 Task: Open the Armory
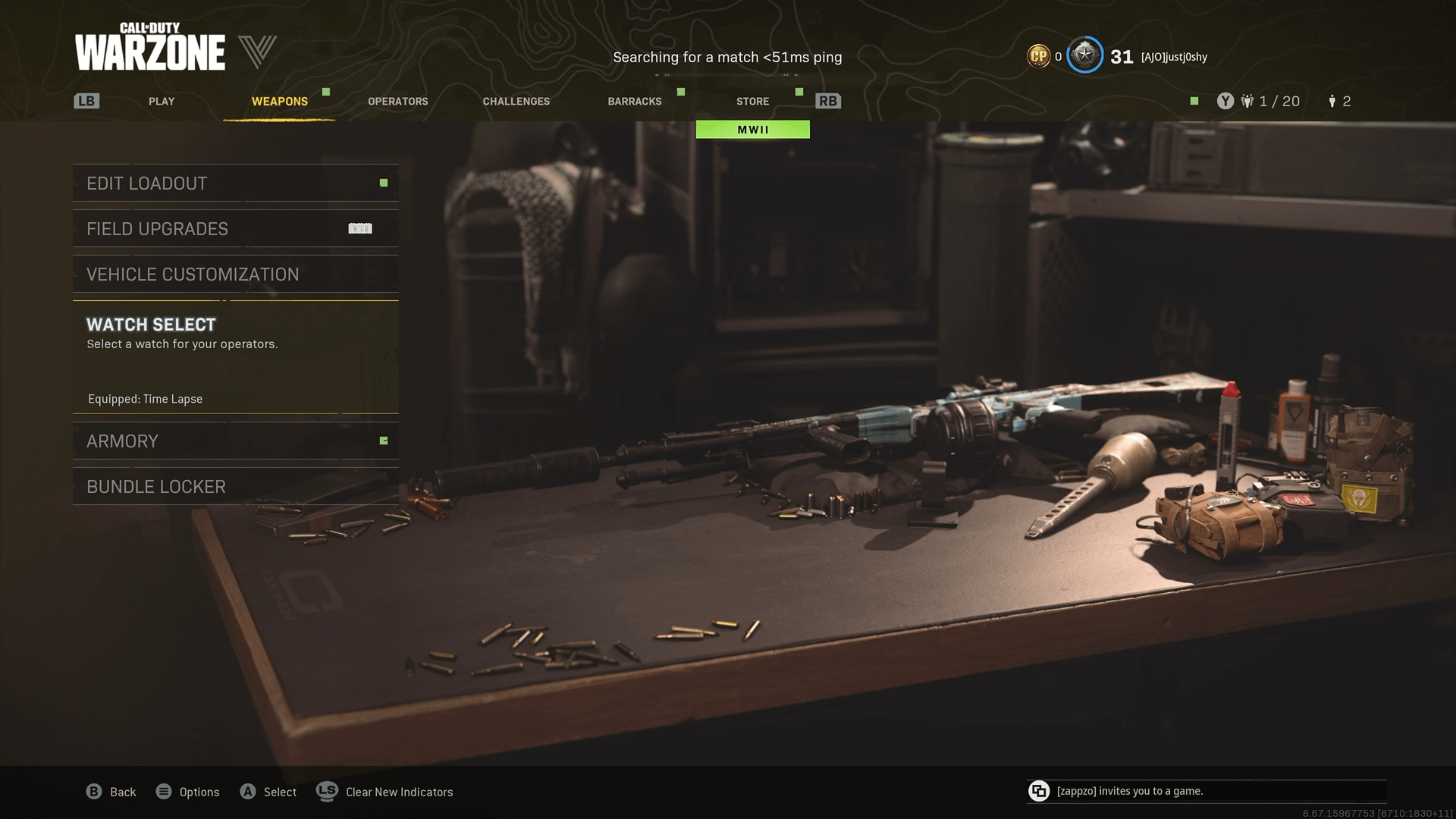pyautogui.click(x=235, y=441)
